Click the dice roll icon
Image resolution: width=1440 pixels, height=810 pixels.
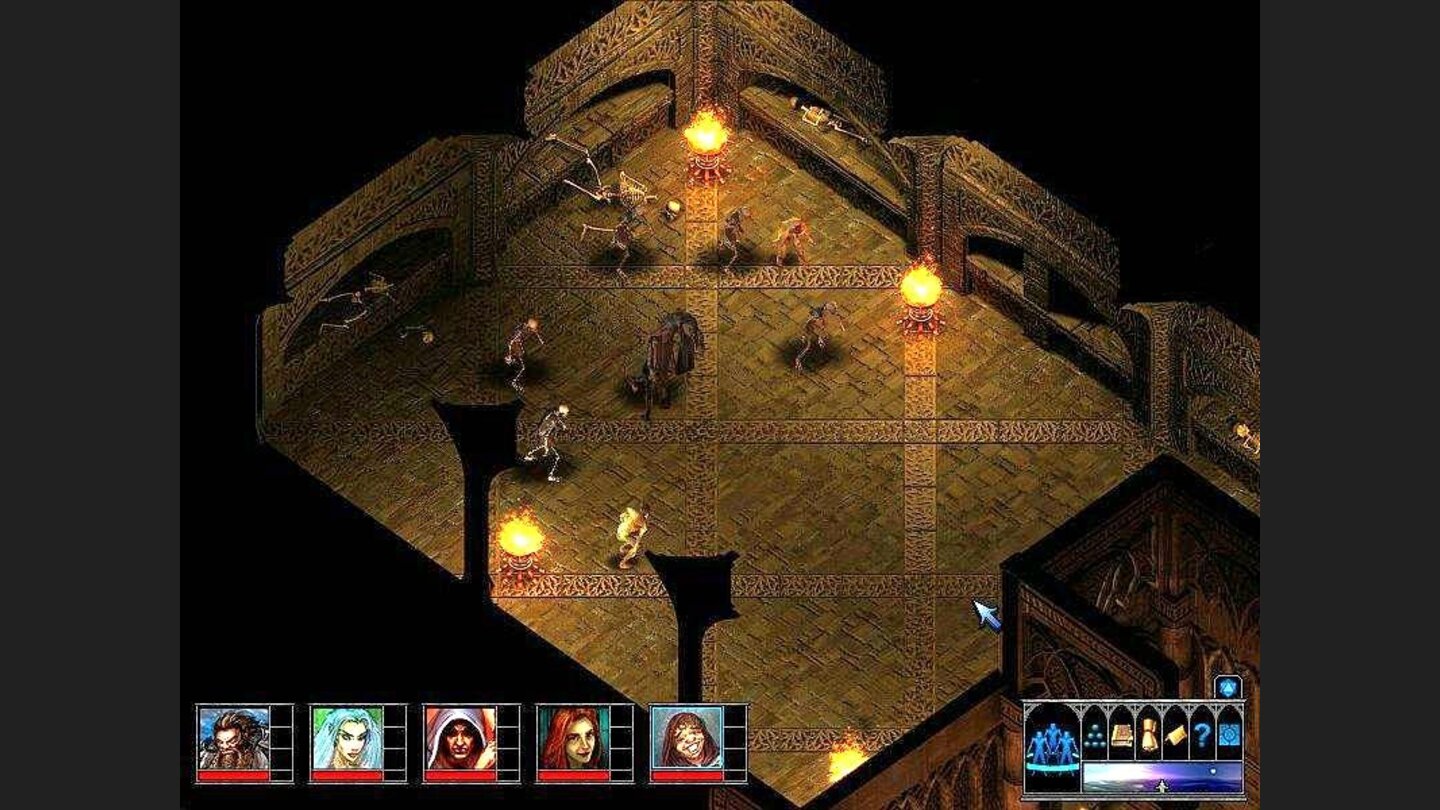(1094, 735)
